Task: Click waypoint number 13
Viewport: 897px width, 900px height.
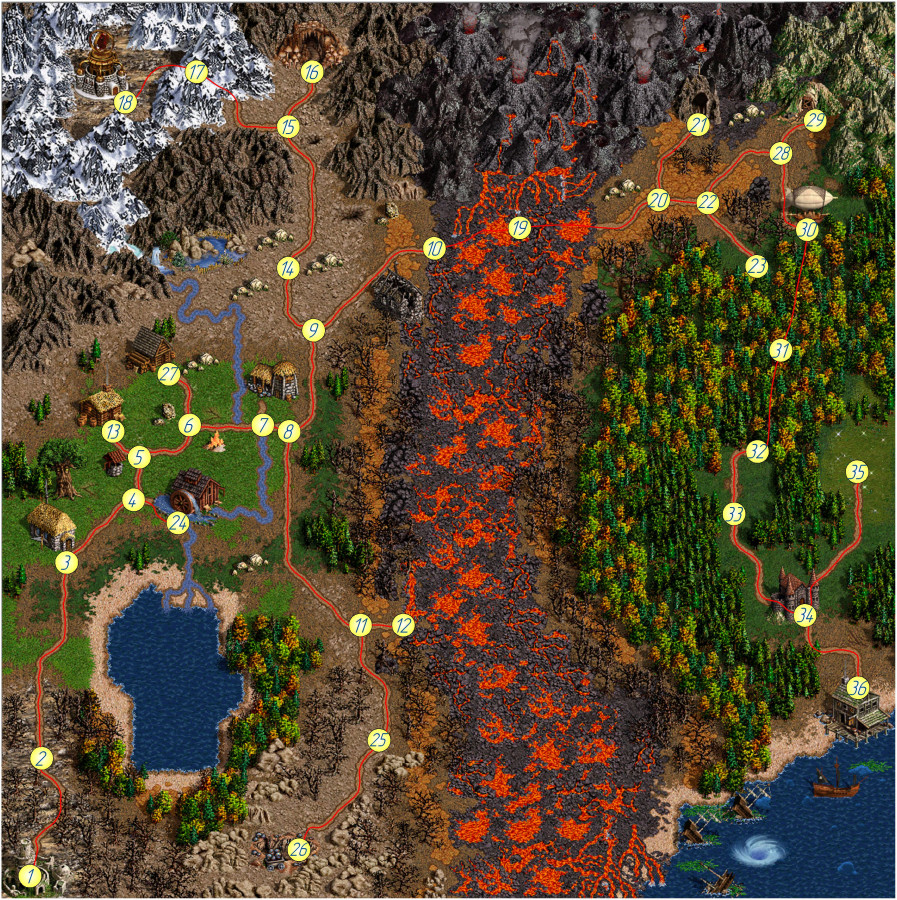Action: 113,431
